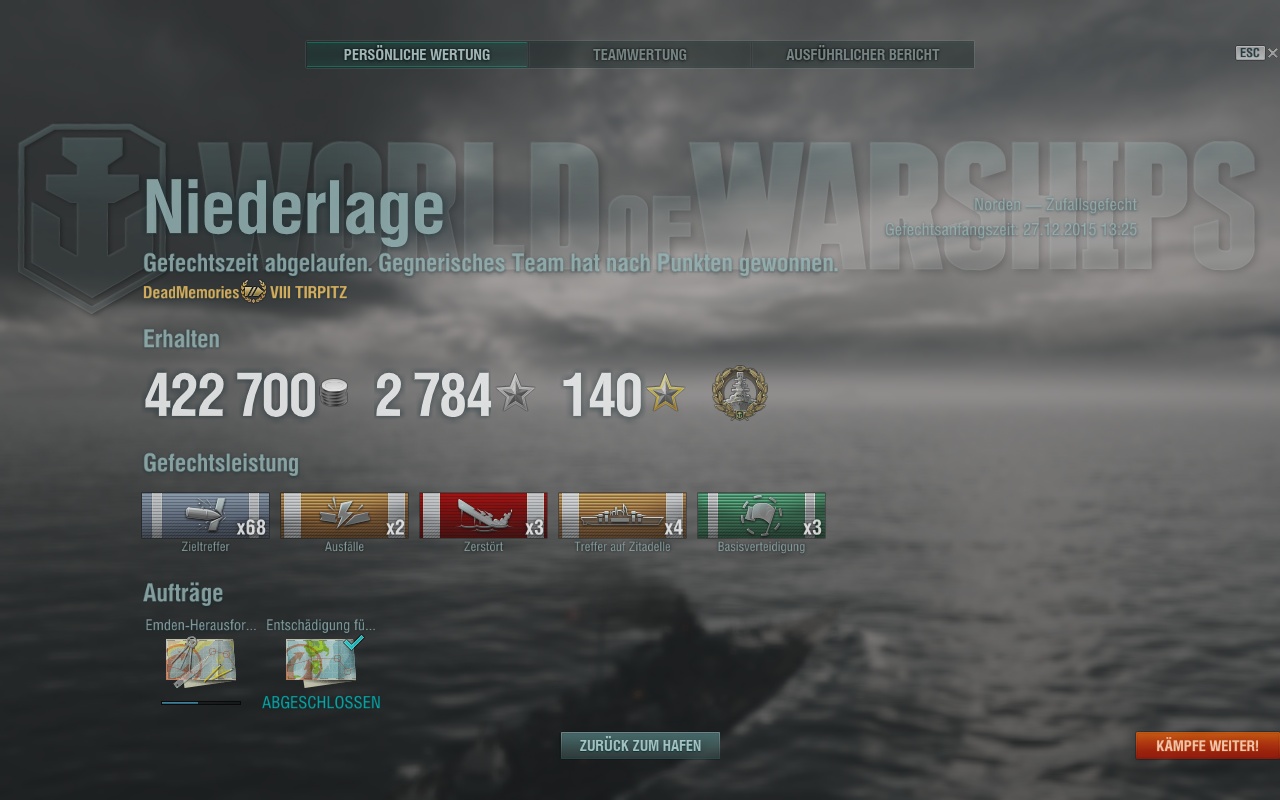This screenshot has width=1280, height=800.
Task: Open the Teamwertung tab
Action: click(640, 55)
